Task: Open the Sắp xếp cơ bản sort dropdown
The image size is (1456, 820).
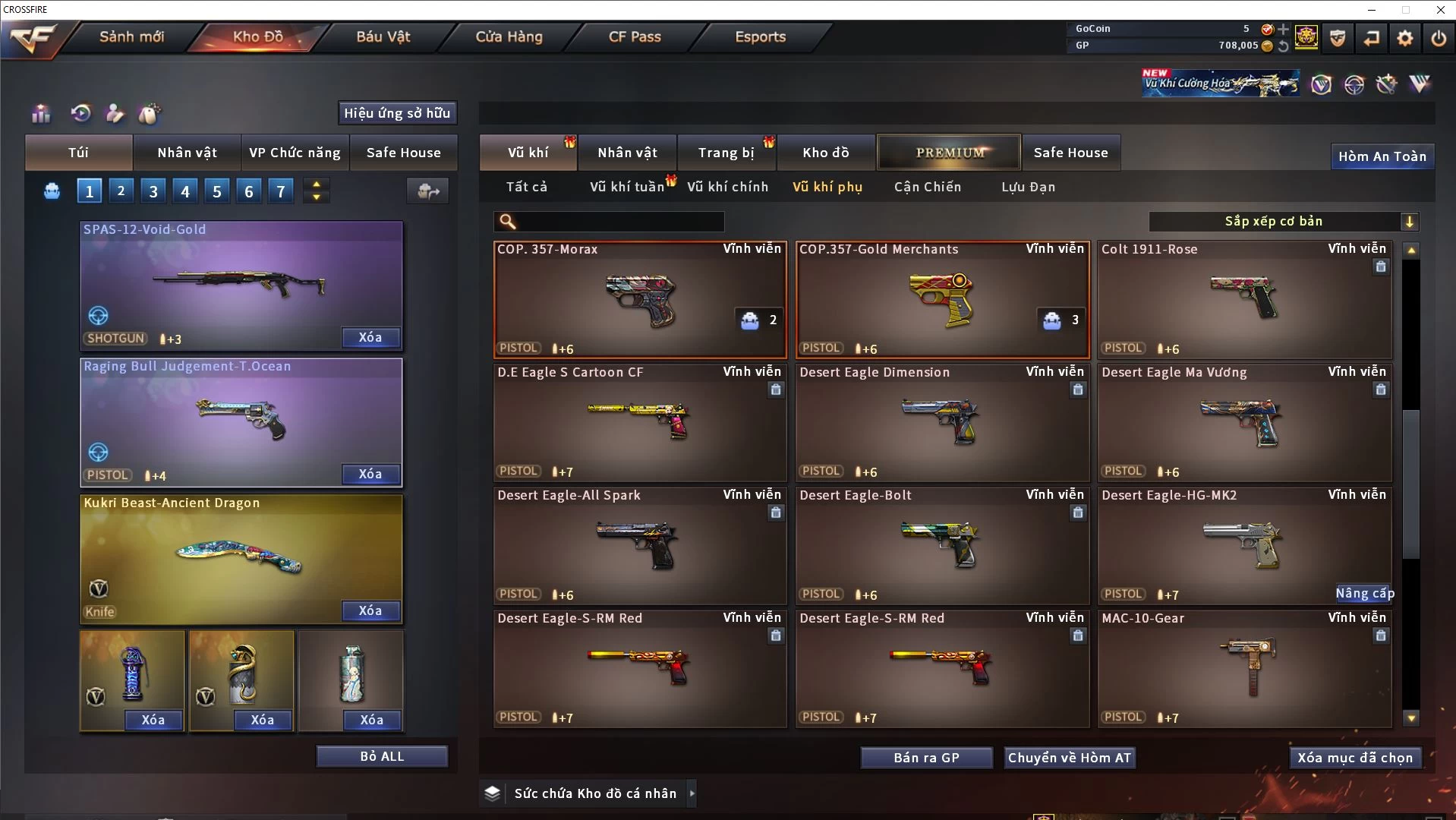Action: click(x=1283, y=222)
